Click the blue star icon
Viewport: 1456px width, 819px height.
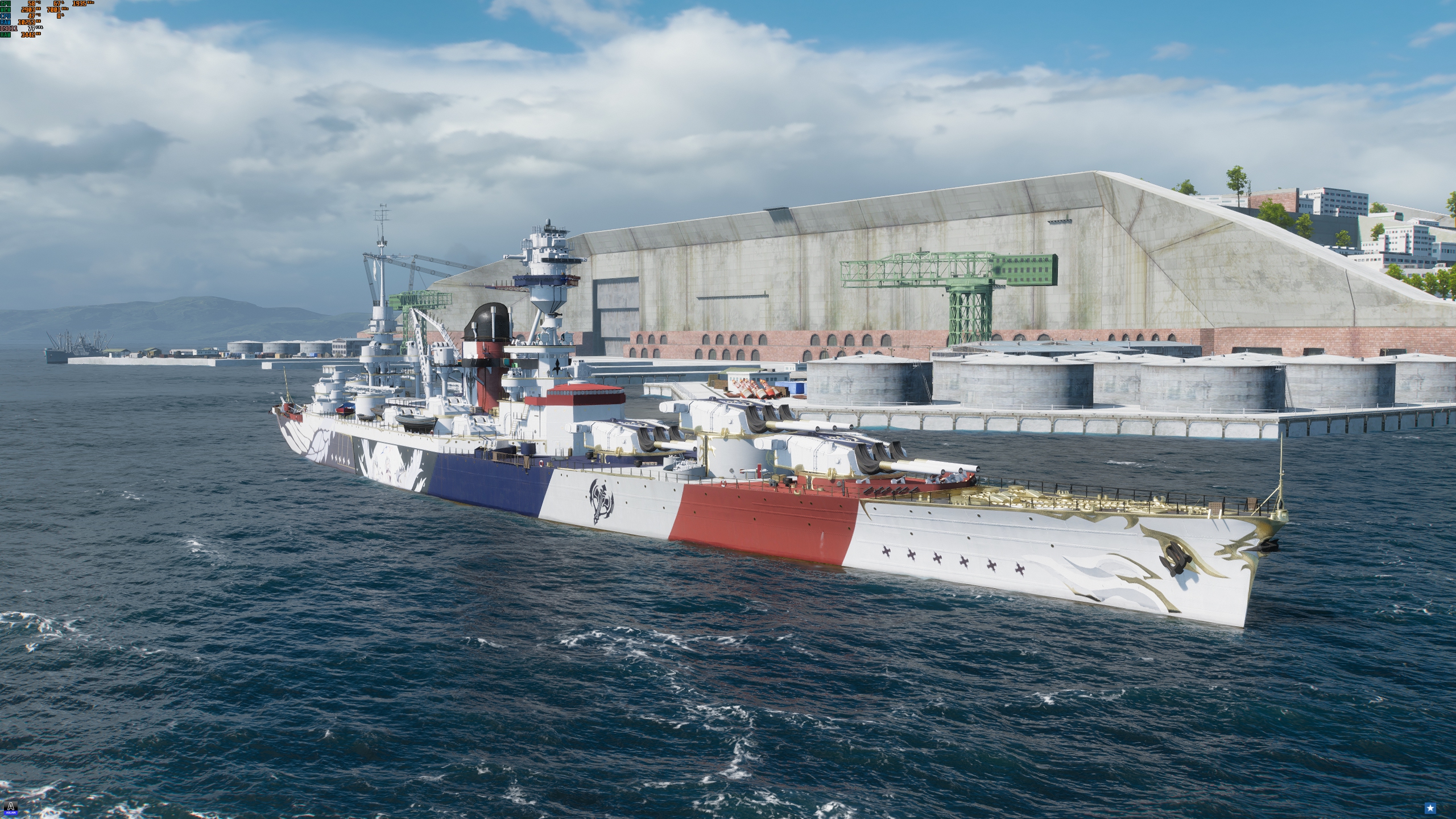(1446, 808)
